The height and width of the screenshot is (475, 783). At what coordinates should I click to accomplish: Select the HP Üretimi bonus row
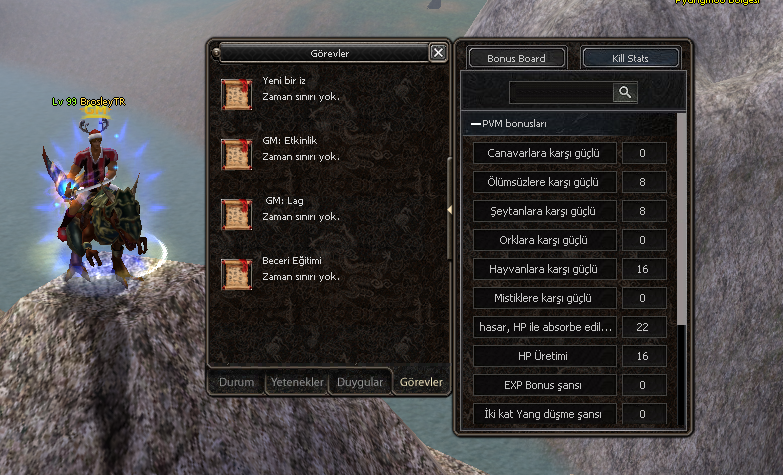[x=543, y=356]
